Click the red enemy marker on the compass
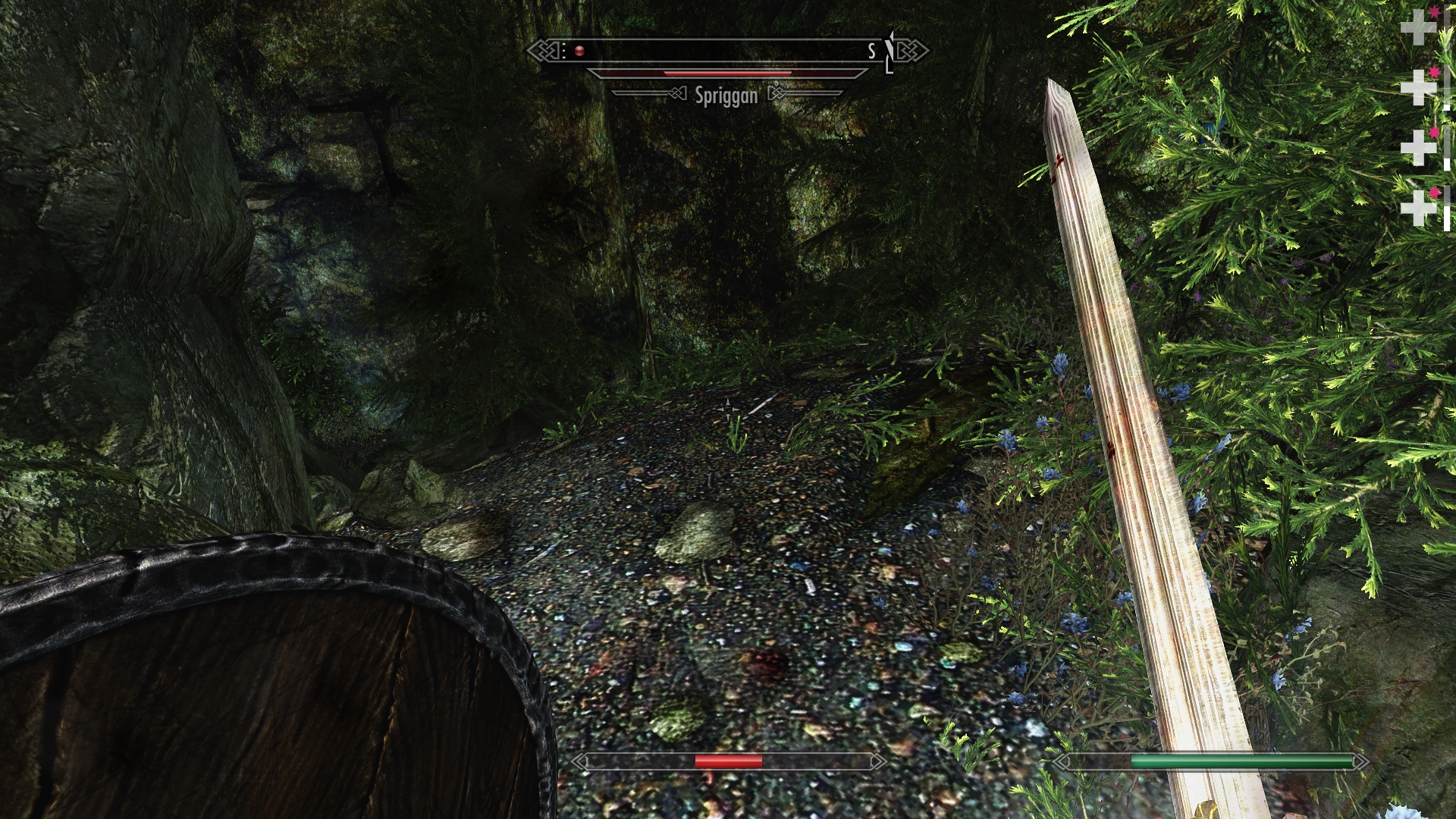1456x819 pixels. tap(579, 52)
